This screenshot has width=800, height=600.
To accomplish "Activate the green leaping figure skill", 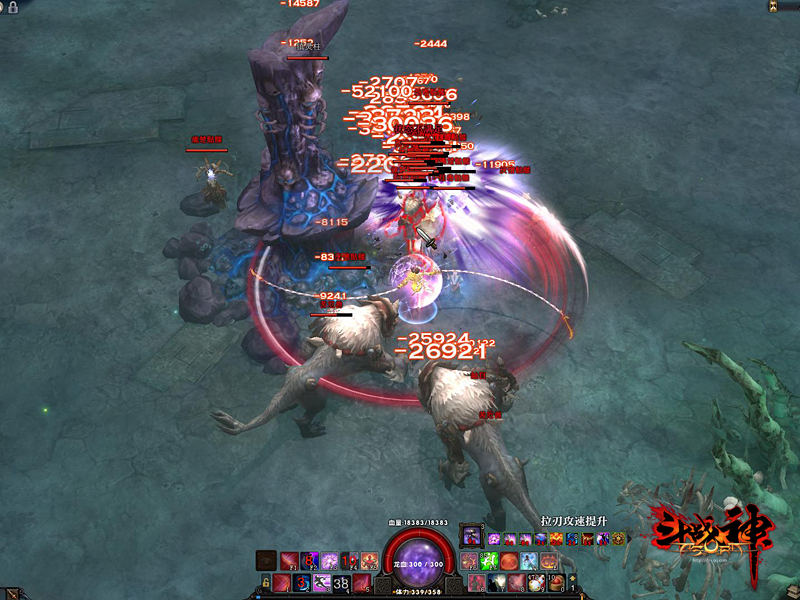I will [x=491, y=560].
